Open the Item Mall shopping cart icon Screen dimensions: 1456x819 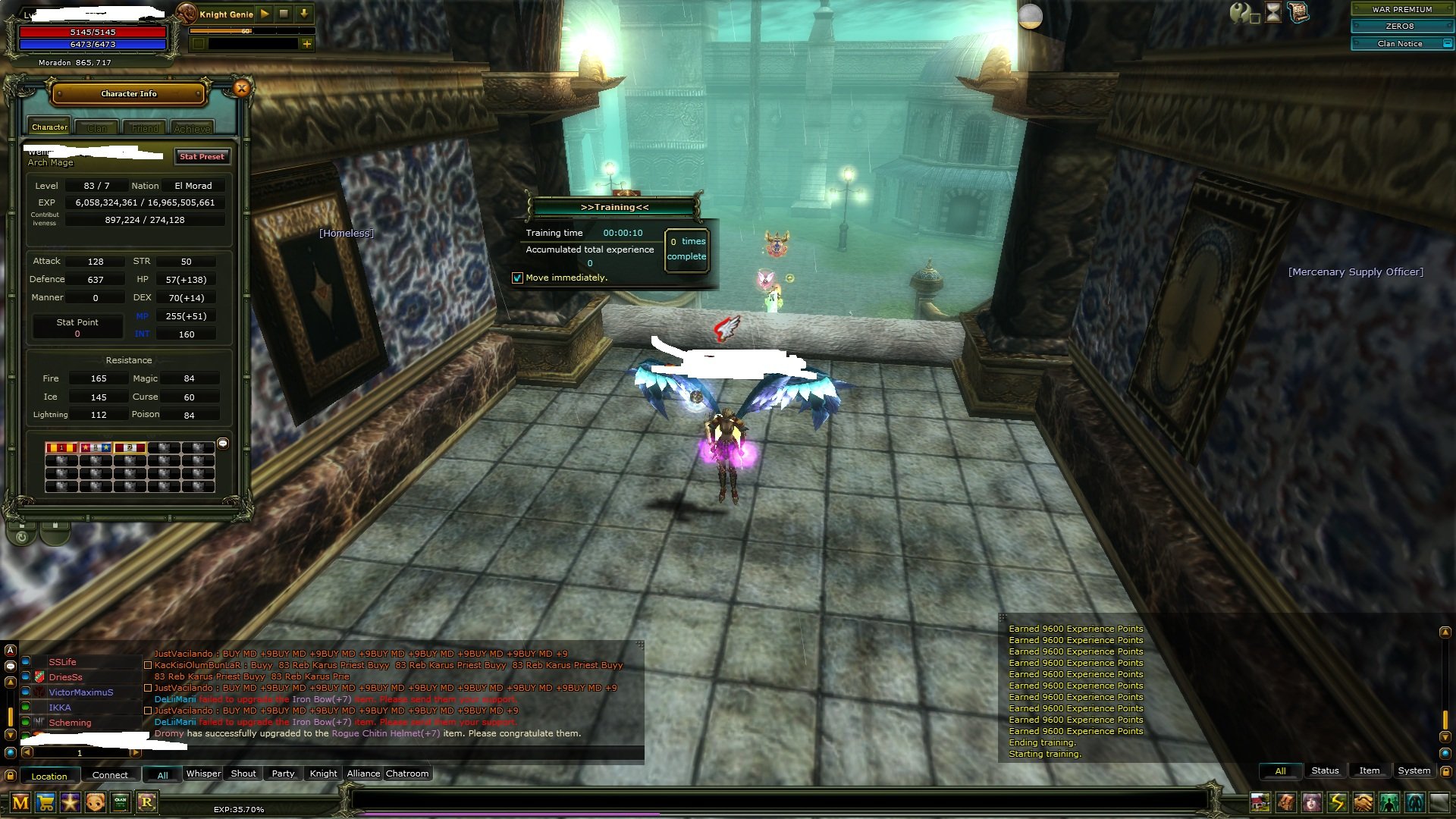[47, 802]
